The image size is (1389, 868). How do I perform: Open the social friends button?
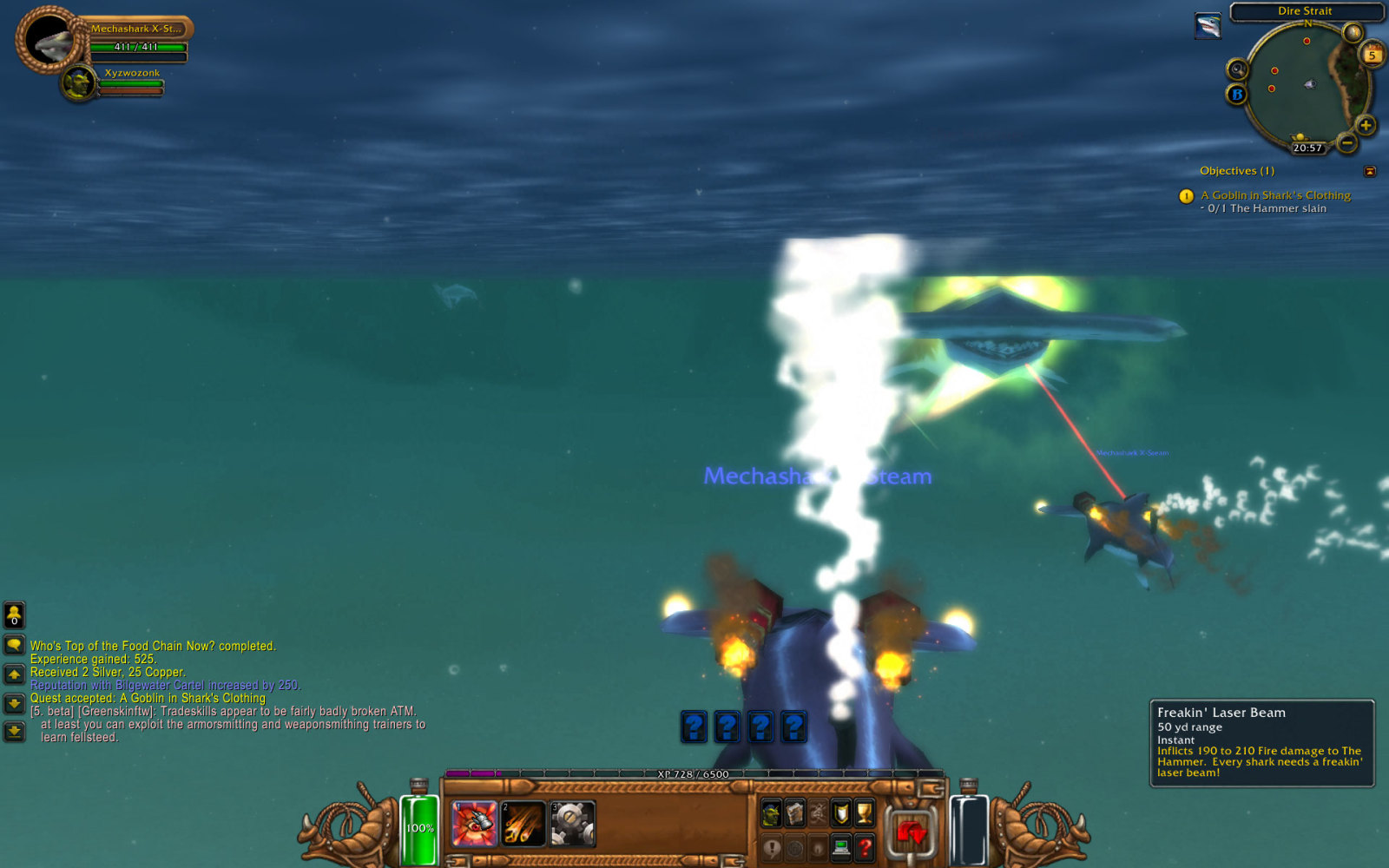click(x=14, y=615)
